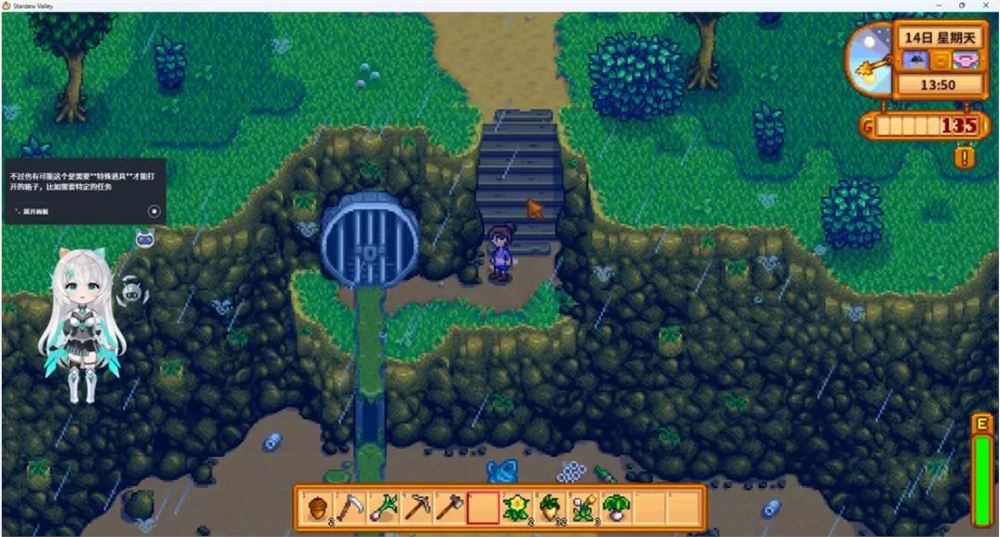Click the round record button in overlay
This screenshot has width=1000, height=537.
pyautogui.click(x=154, y=211)
